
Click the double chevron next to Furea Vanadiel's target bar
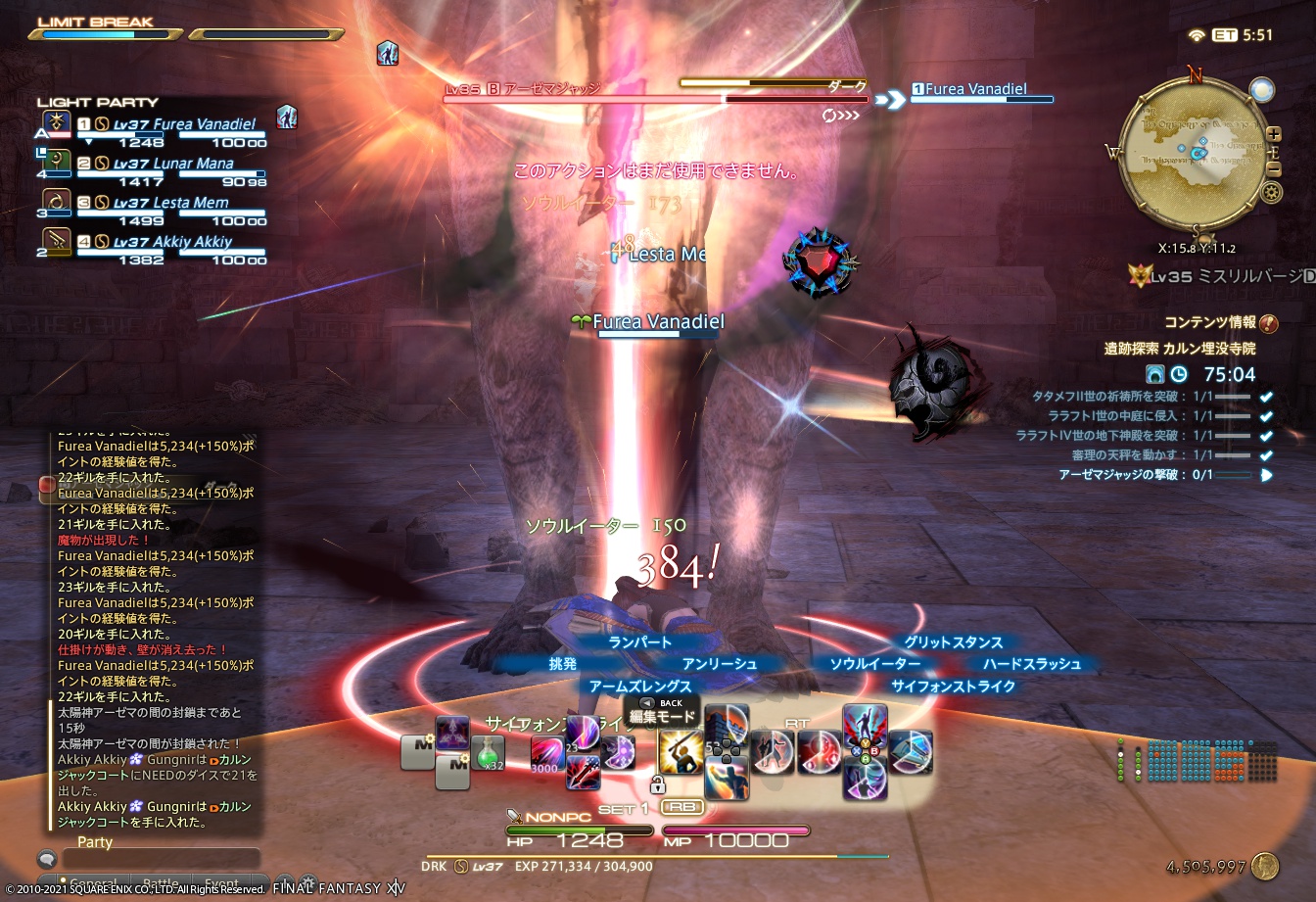point(890,98)
